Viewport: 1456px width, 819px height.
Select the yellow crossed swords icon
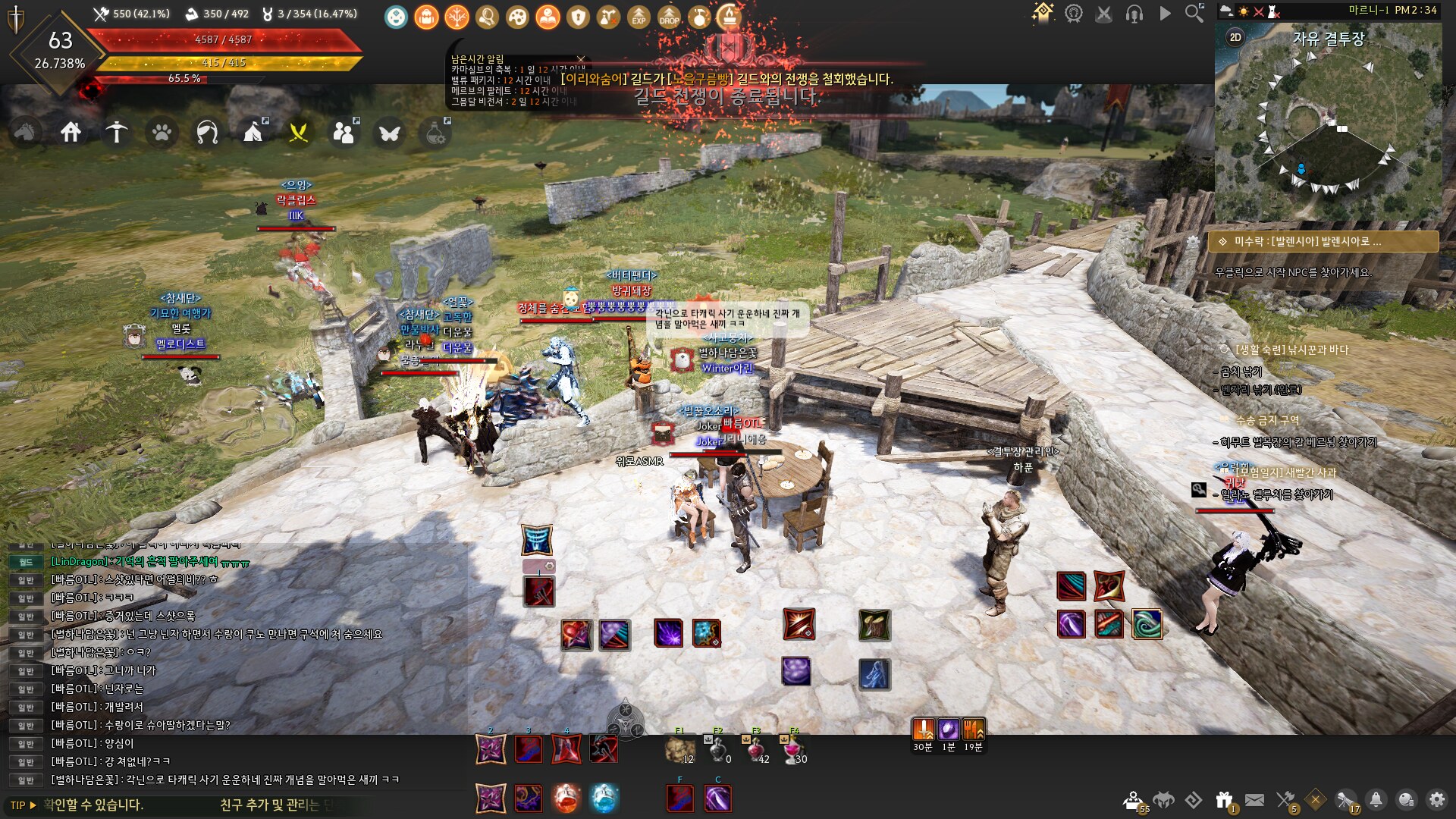click(299, 133)
